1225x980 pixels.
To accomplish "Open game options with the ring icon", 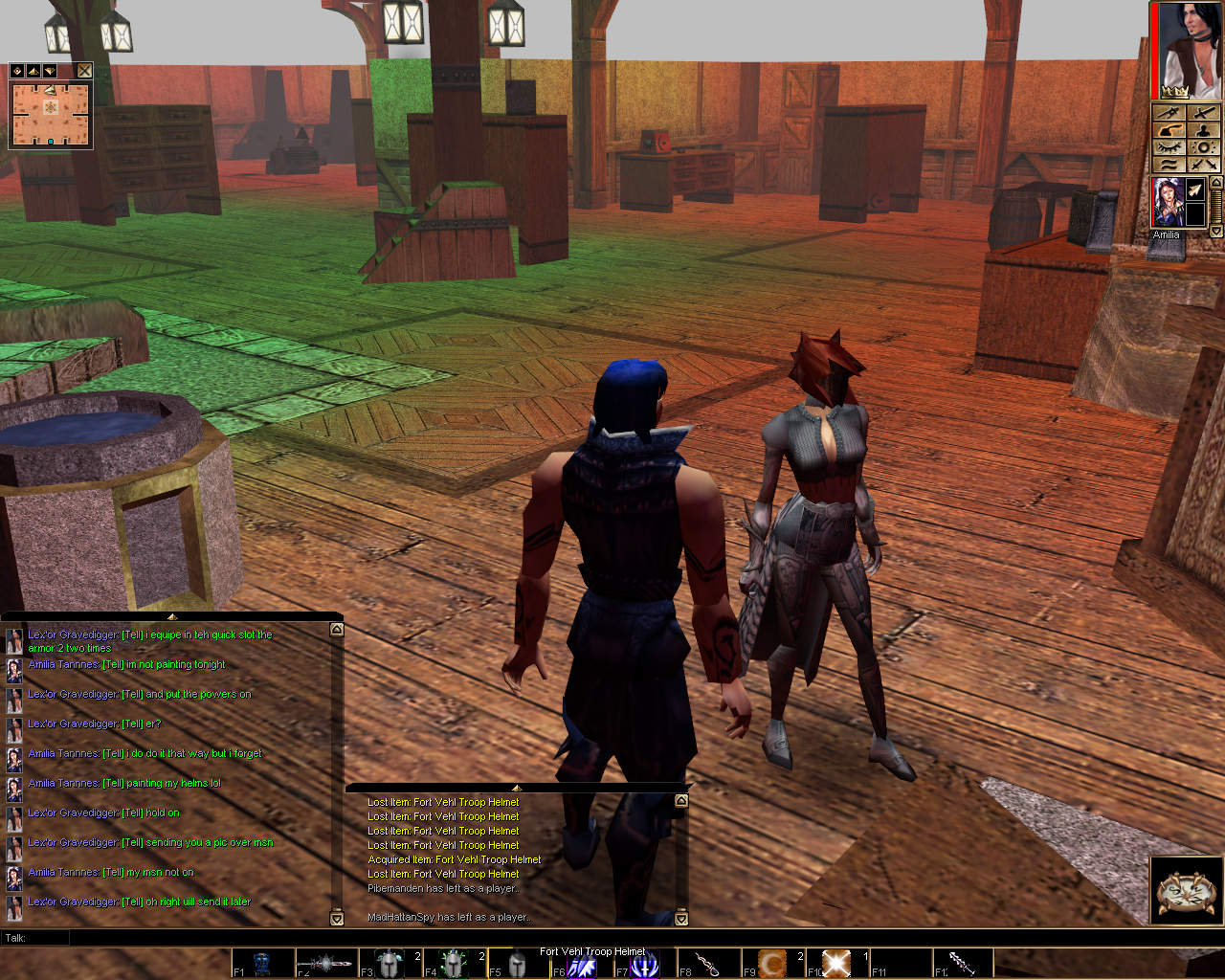I will point(1203,147).
